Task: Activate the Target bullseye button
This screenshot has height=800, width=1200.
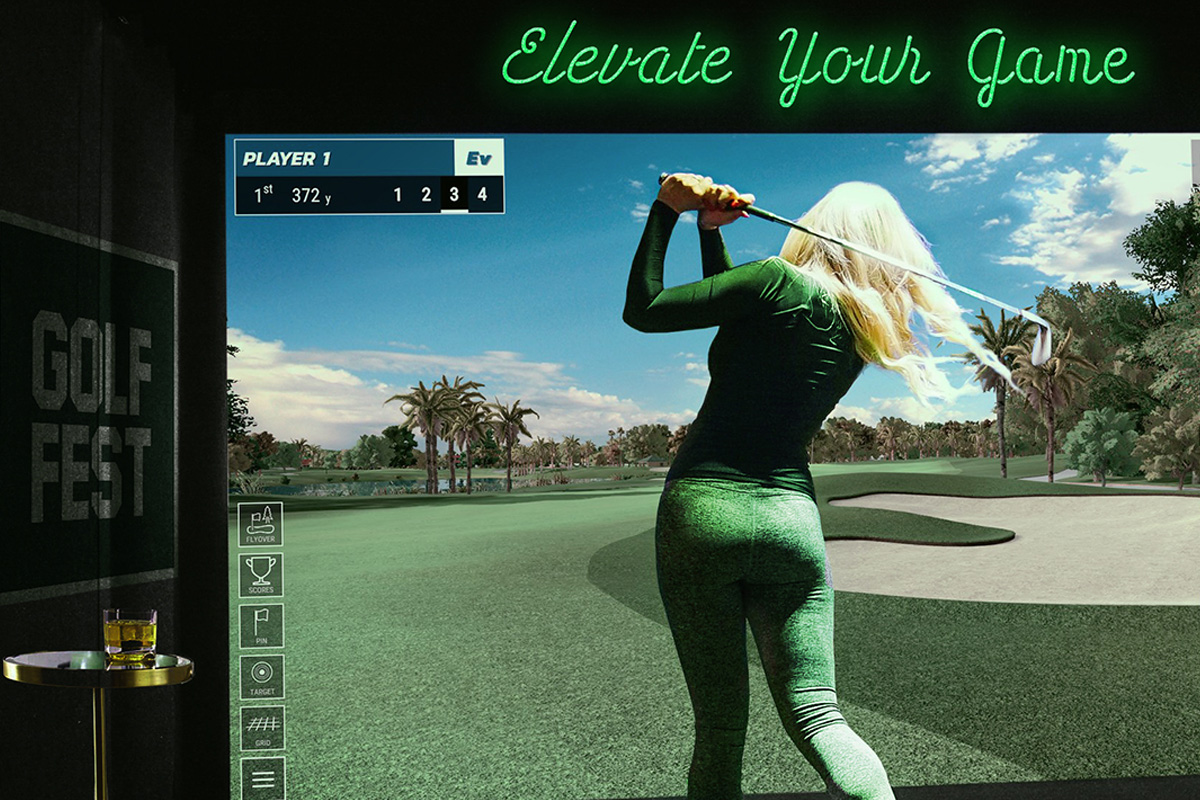Action: coord(260,677)
